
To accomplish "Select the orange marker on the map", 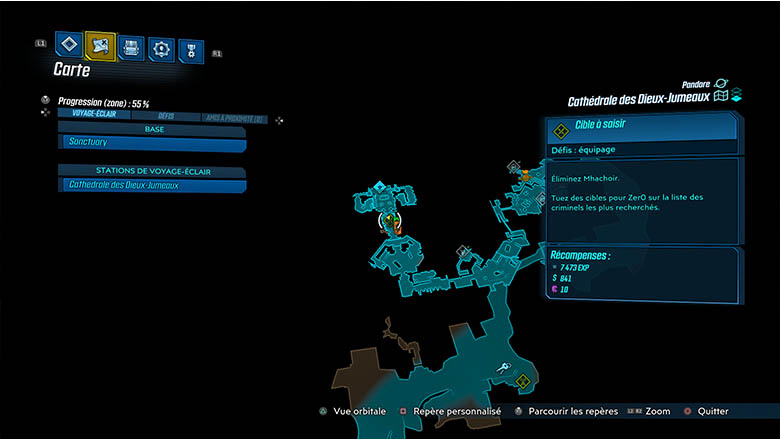I will point(524,173).
